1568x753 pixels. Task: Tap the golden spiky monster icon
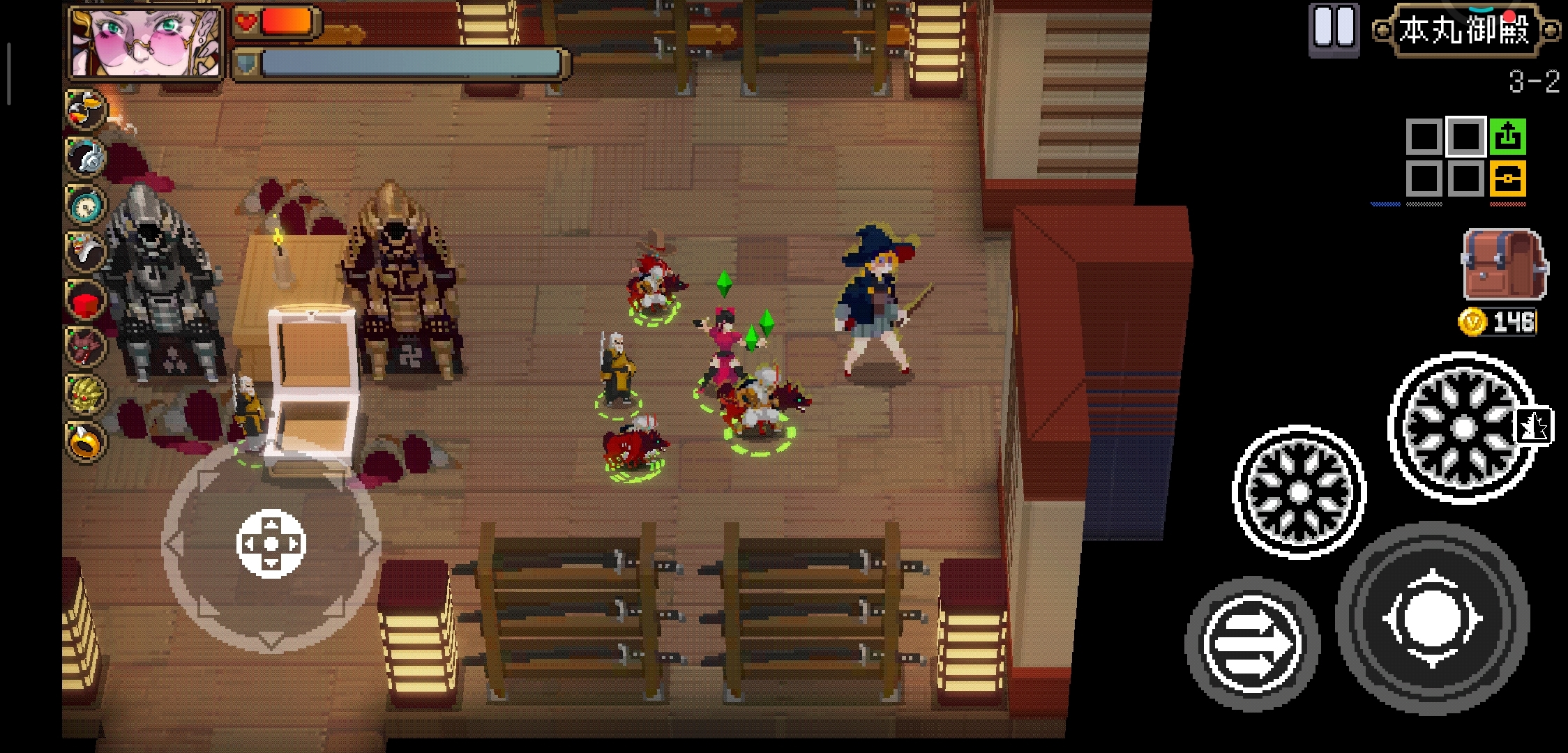tap(86, 394)
